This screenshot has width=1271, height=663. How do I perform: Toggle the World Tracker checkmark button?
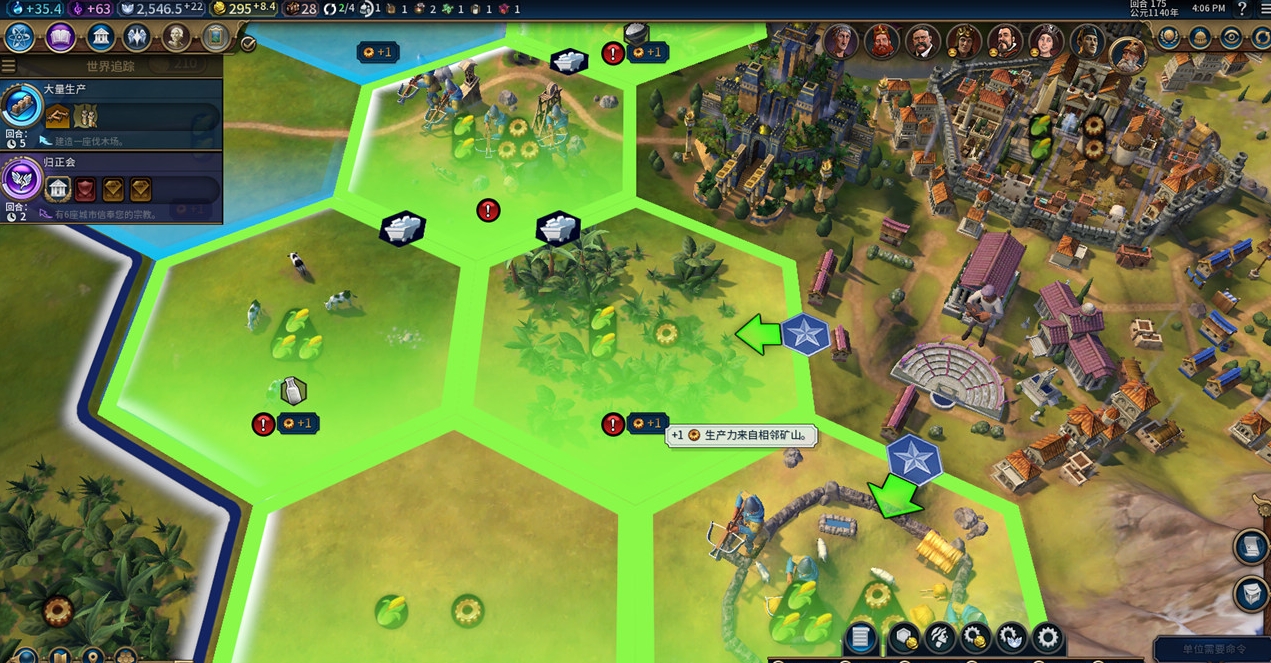click(x=248, y=43)
